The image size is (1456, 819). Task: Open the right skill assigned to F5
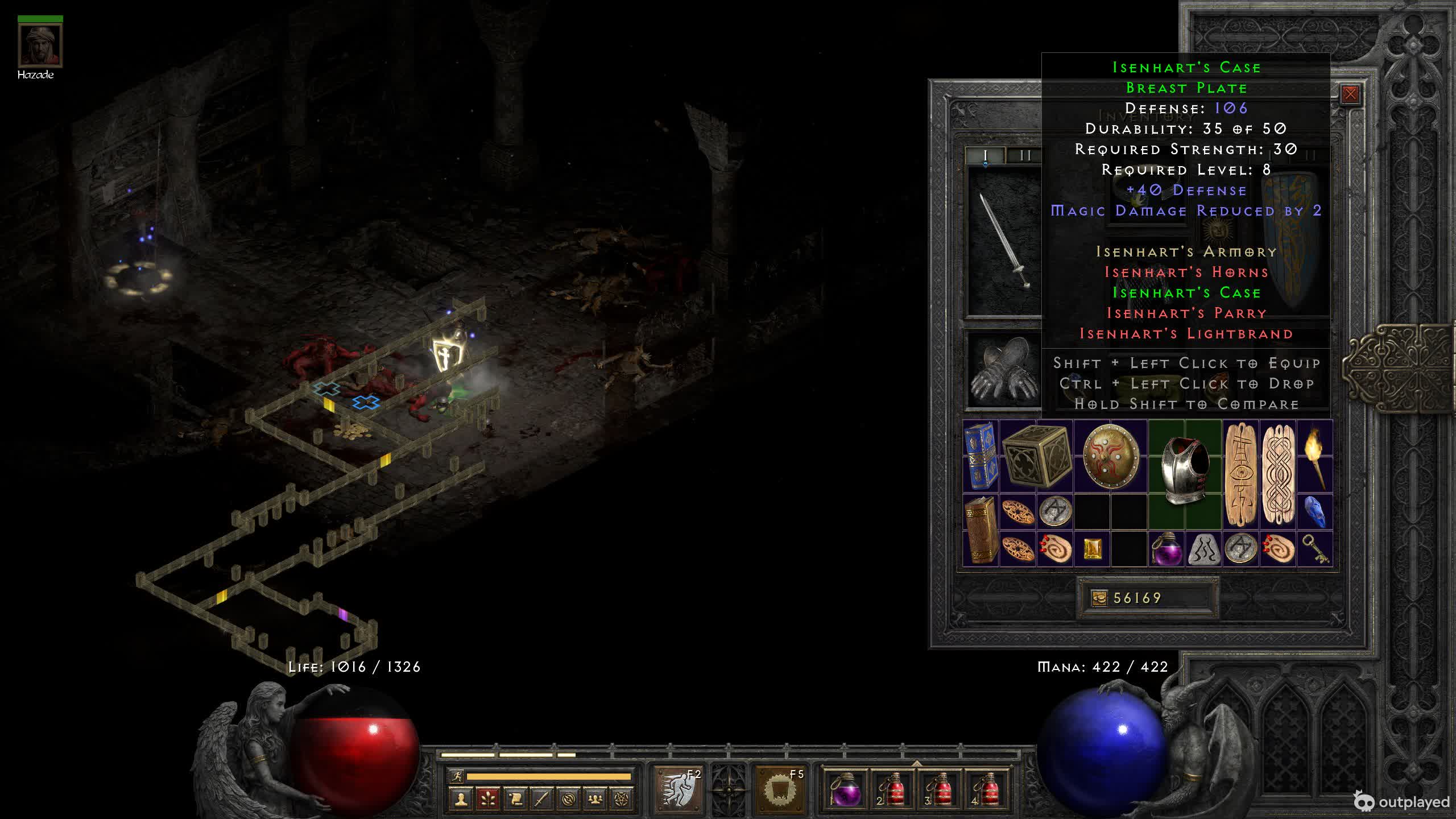[780, 789]
